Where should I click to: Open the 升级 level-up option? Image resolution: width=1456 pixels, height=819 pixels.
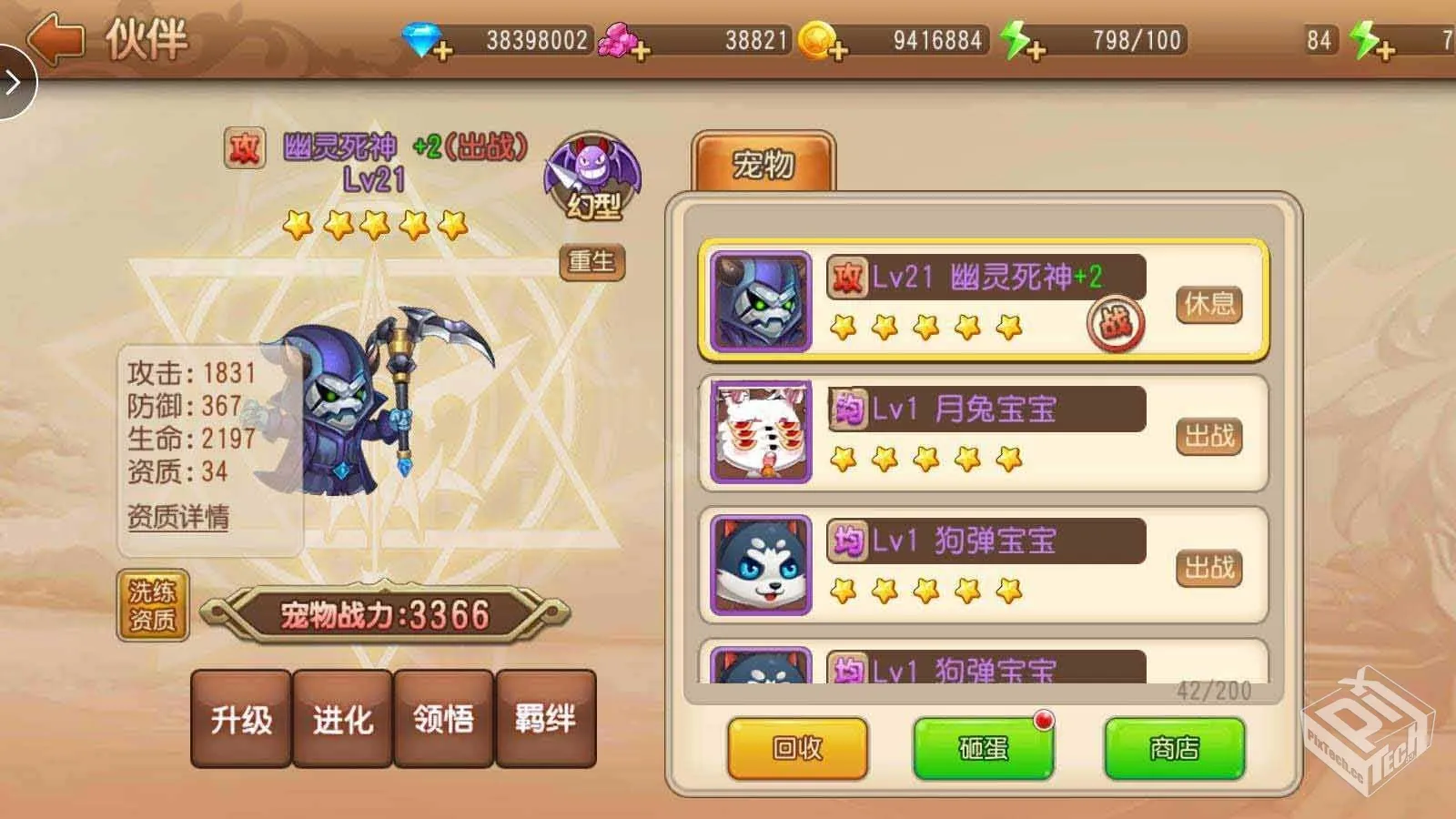[x=241, y=720]
